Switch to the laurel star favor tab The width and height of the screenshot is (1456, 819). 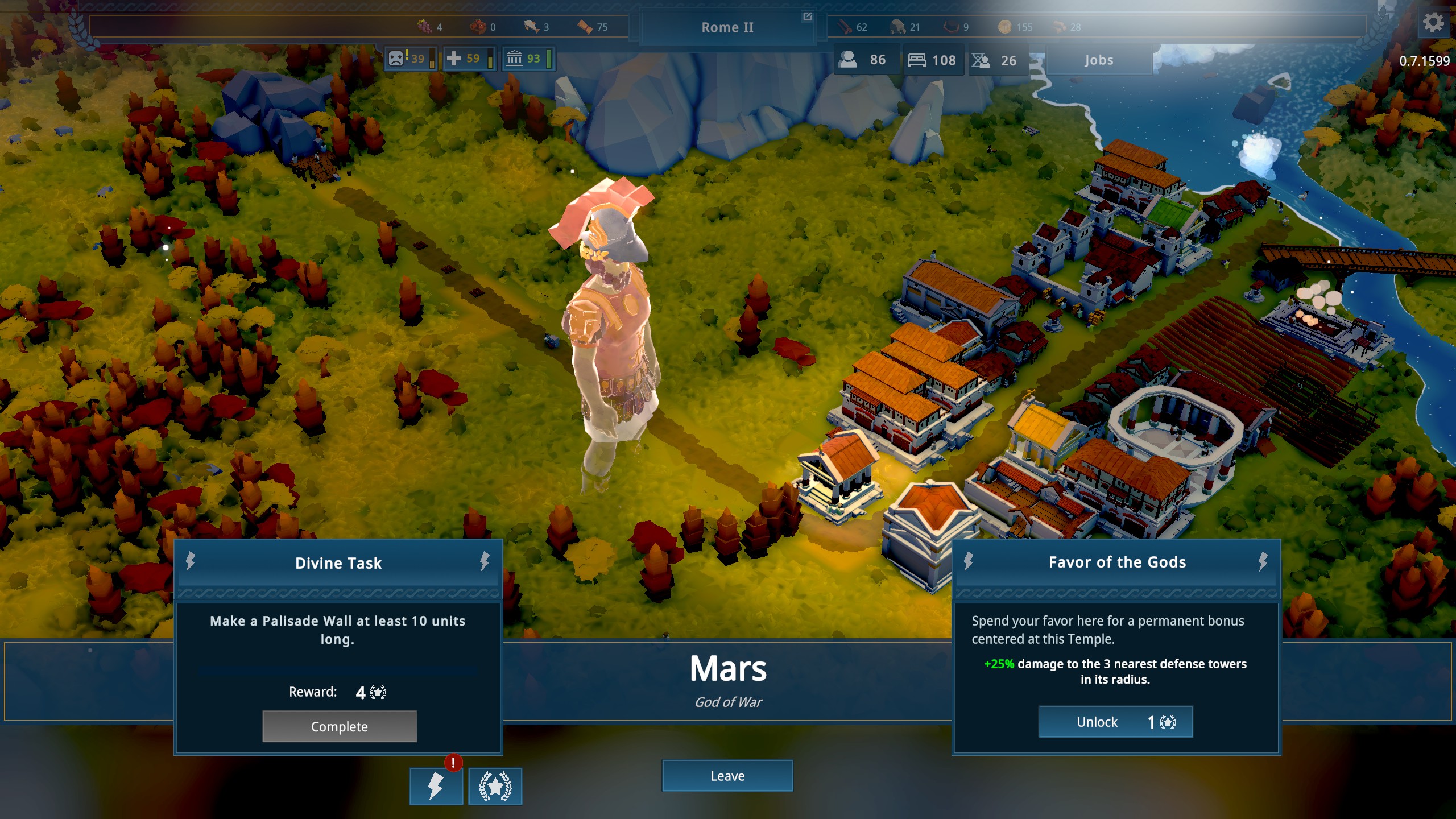(x=495, y=788)
